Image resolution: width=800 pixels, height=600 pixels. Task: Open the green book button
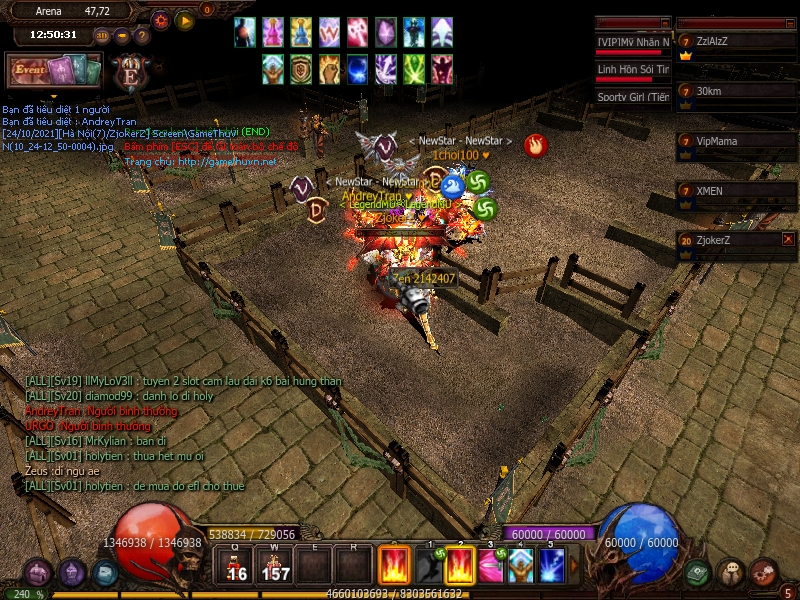tap(698, 572)
